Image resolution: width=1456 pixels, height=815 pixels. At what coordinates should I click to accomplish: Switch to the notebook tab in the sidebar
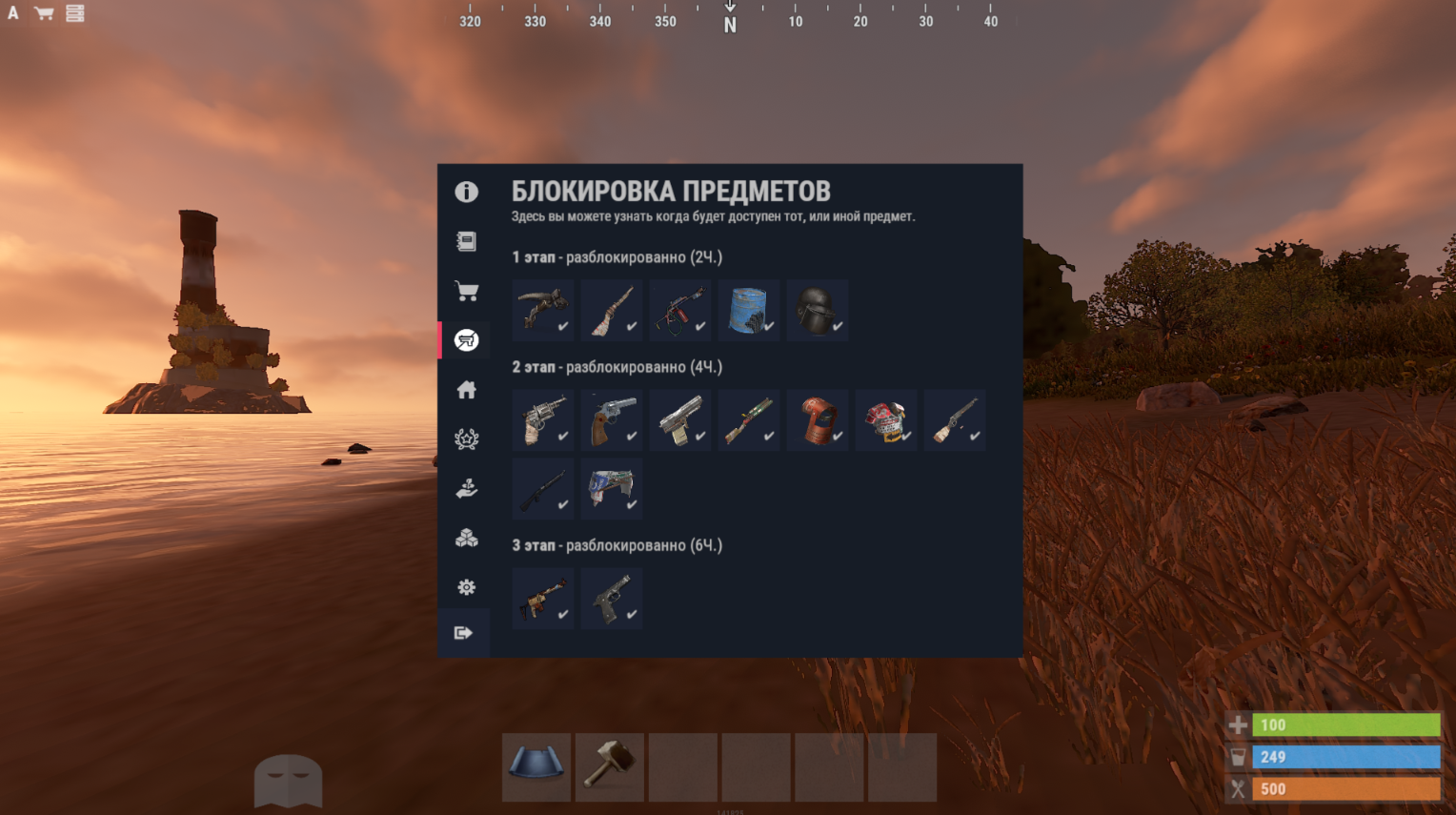tap(466, 241)
